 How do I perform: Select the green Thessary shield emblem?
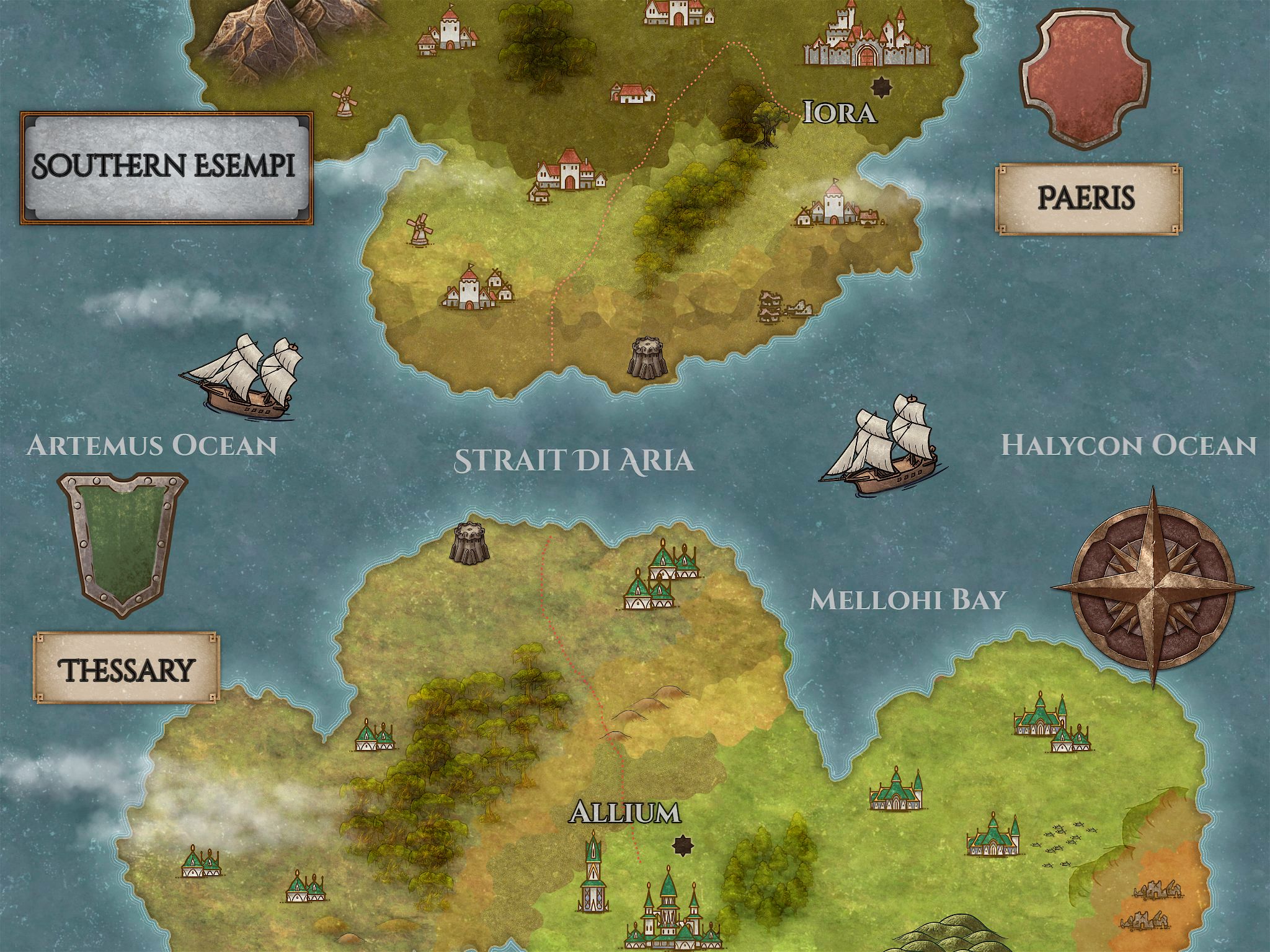pos(122,544)
